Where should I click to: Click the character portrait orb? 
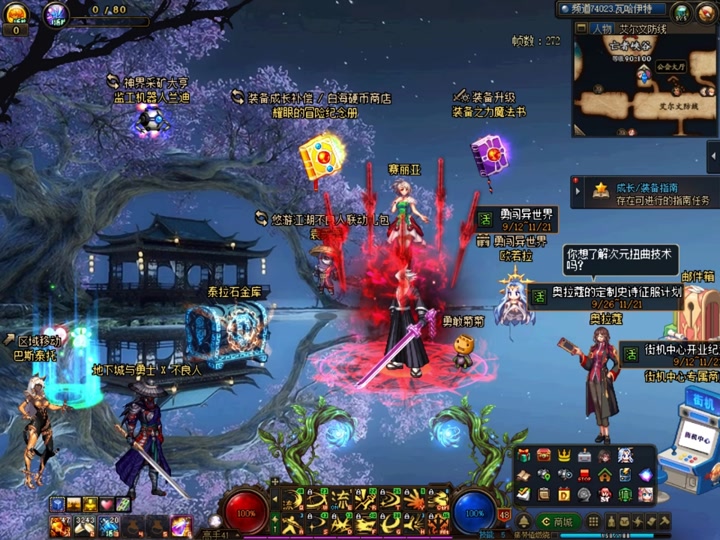(56, 13)
